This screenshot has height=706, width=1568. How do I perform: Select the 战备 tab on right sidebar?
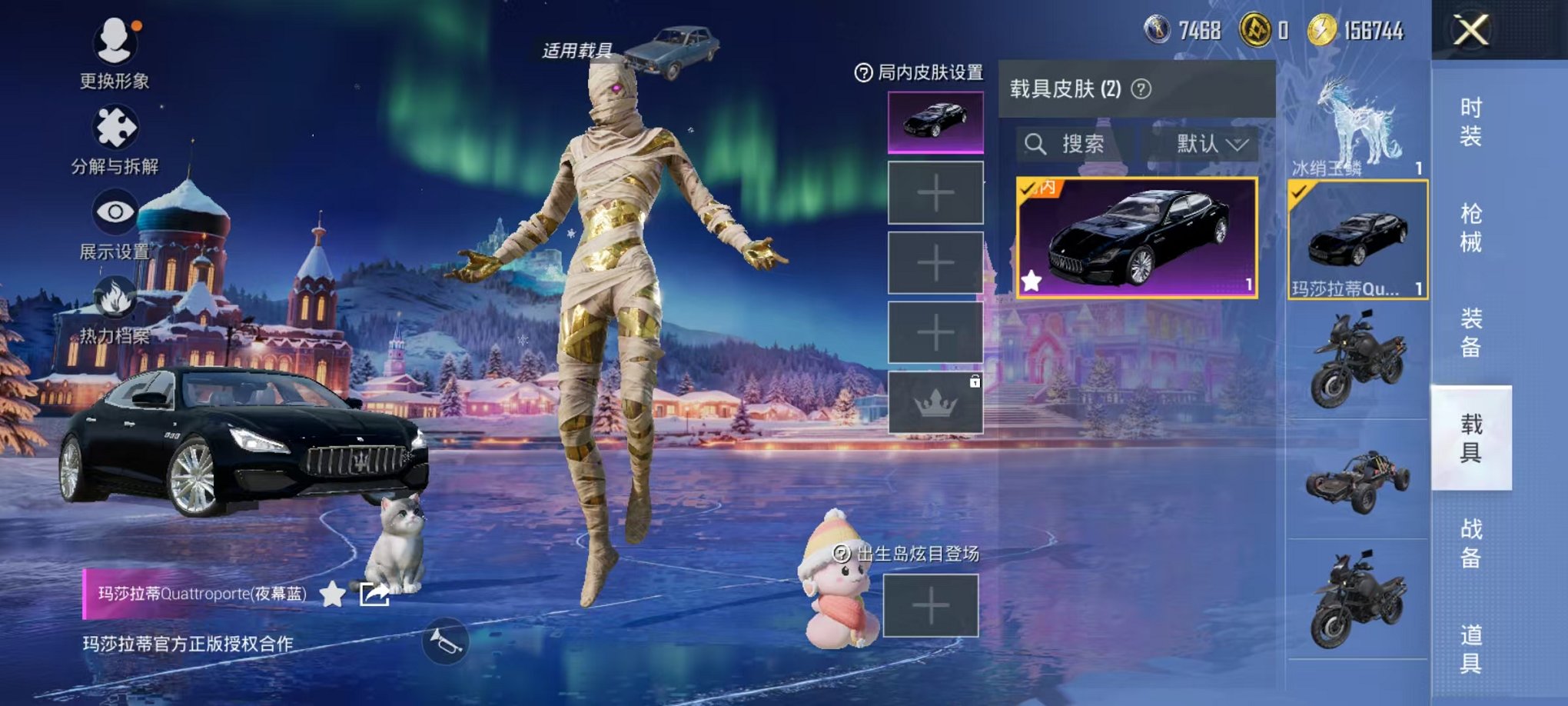click(1472, 542)
